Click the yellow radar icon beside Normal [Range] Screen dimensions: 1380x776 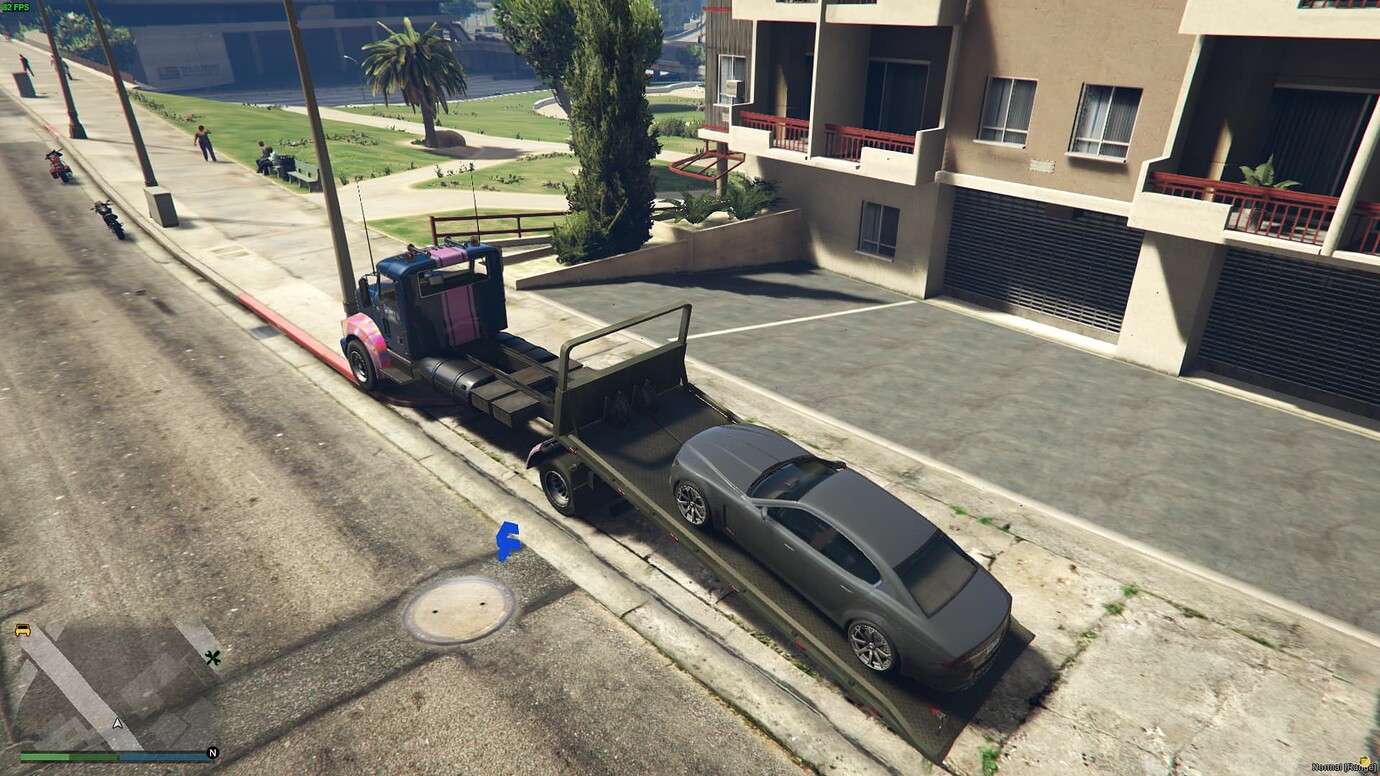pos(1364,761)
